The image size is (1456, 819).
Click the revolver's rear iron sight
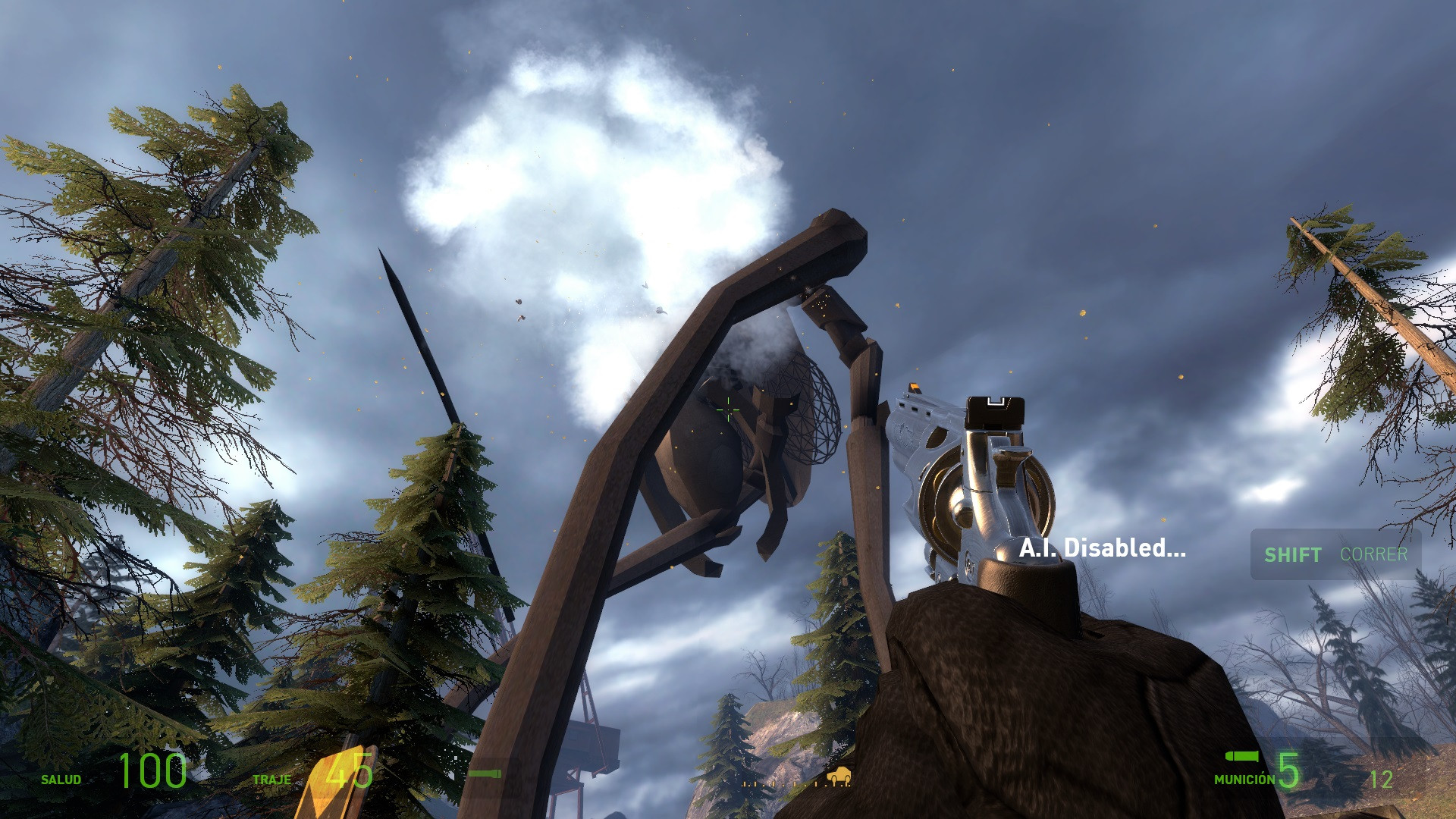[993, 409]
